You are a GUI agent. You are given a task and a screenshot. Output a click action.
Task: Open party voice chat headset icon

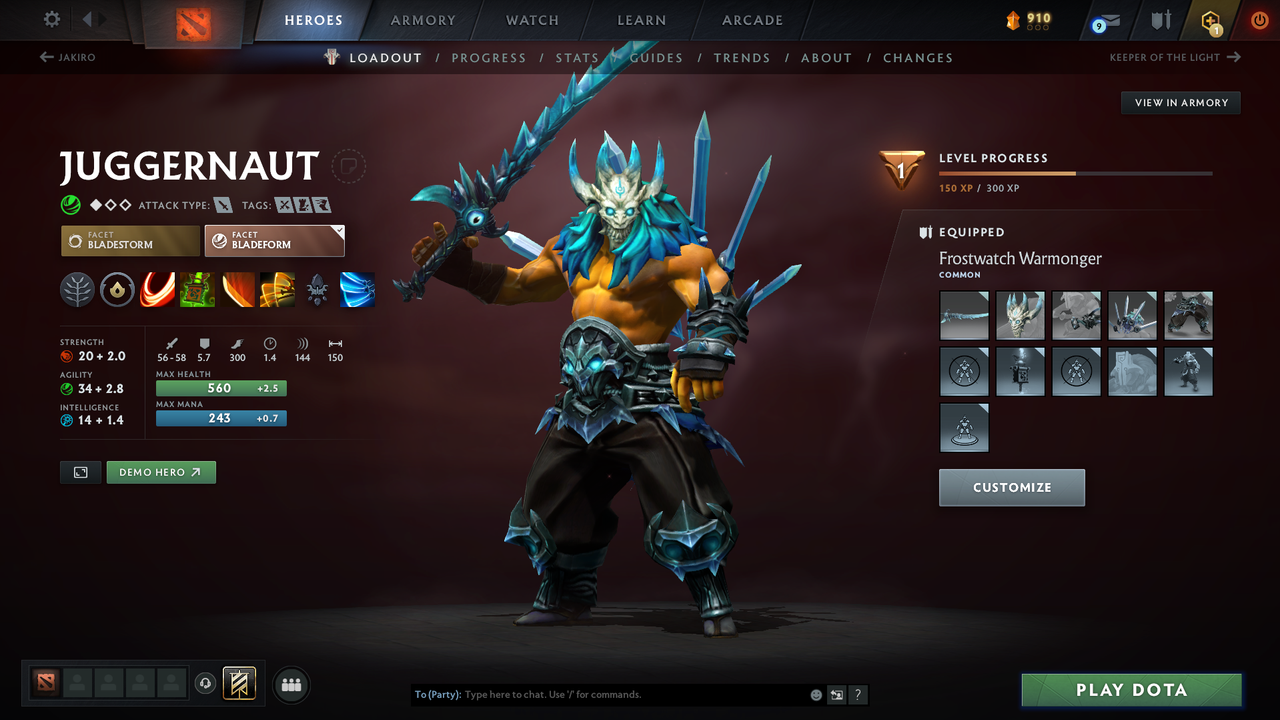tap(207, 684)
